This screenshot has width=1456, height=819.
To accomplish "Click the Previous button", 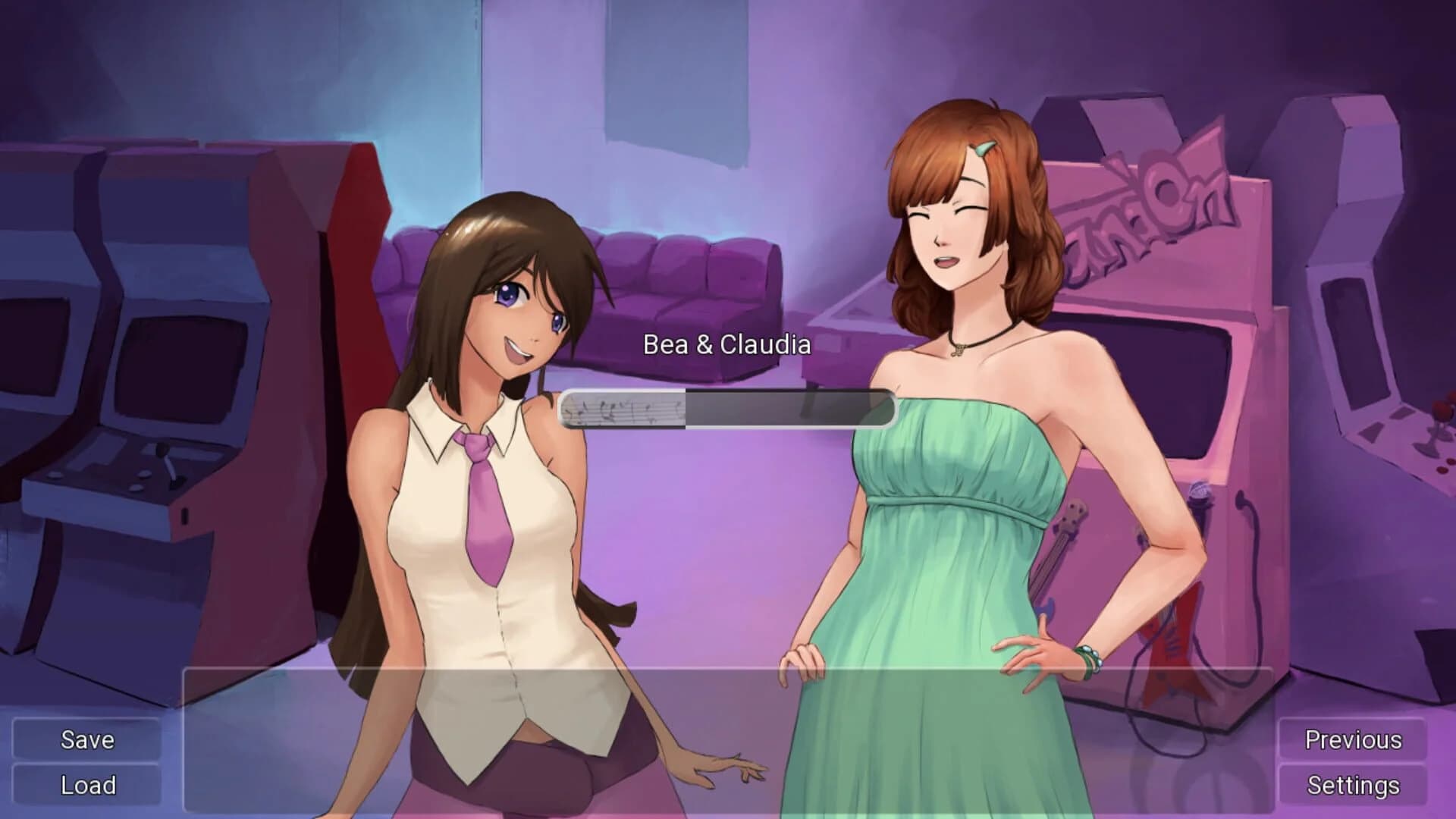I will click(x=1354, y=738).
